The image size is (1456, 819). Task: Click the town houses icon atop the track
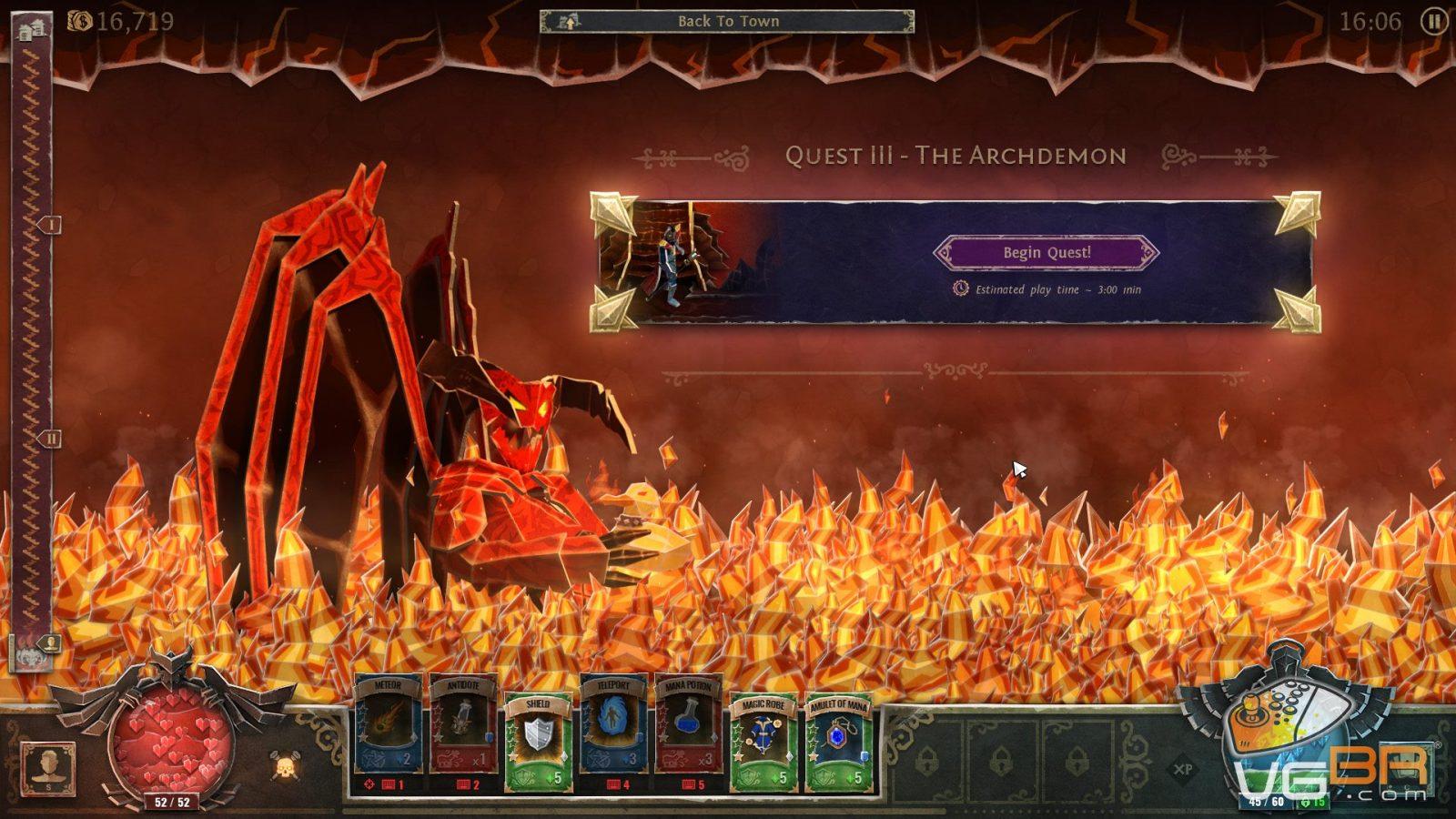tap(31, 28)
